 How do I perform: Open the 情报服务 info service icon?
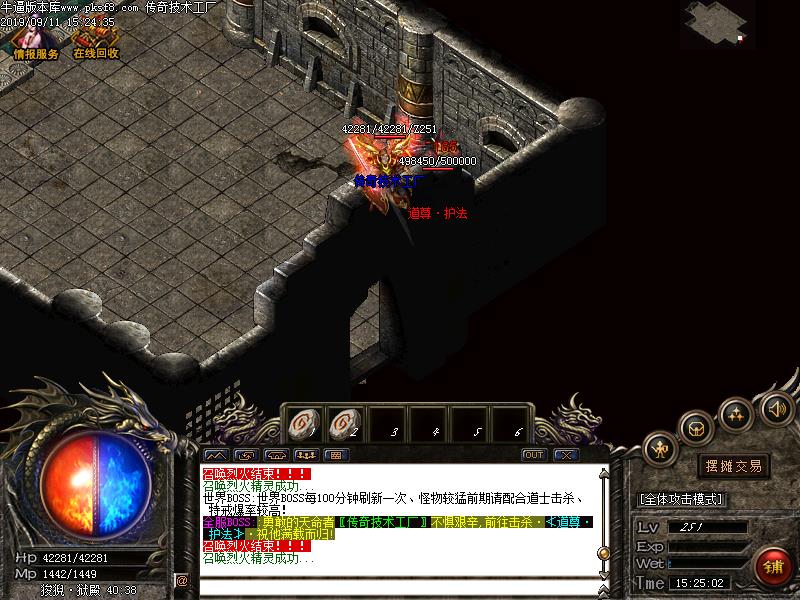tap(36, 40)
